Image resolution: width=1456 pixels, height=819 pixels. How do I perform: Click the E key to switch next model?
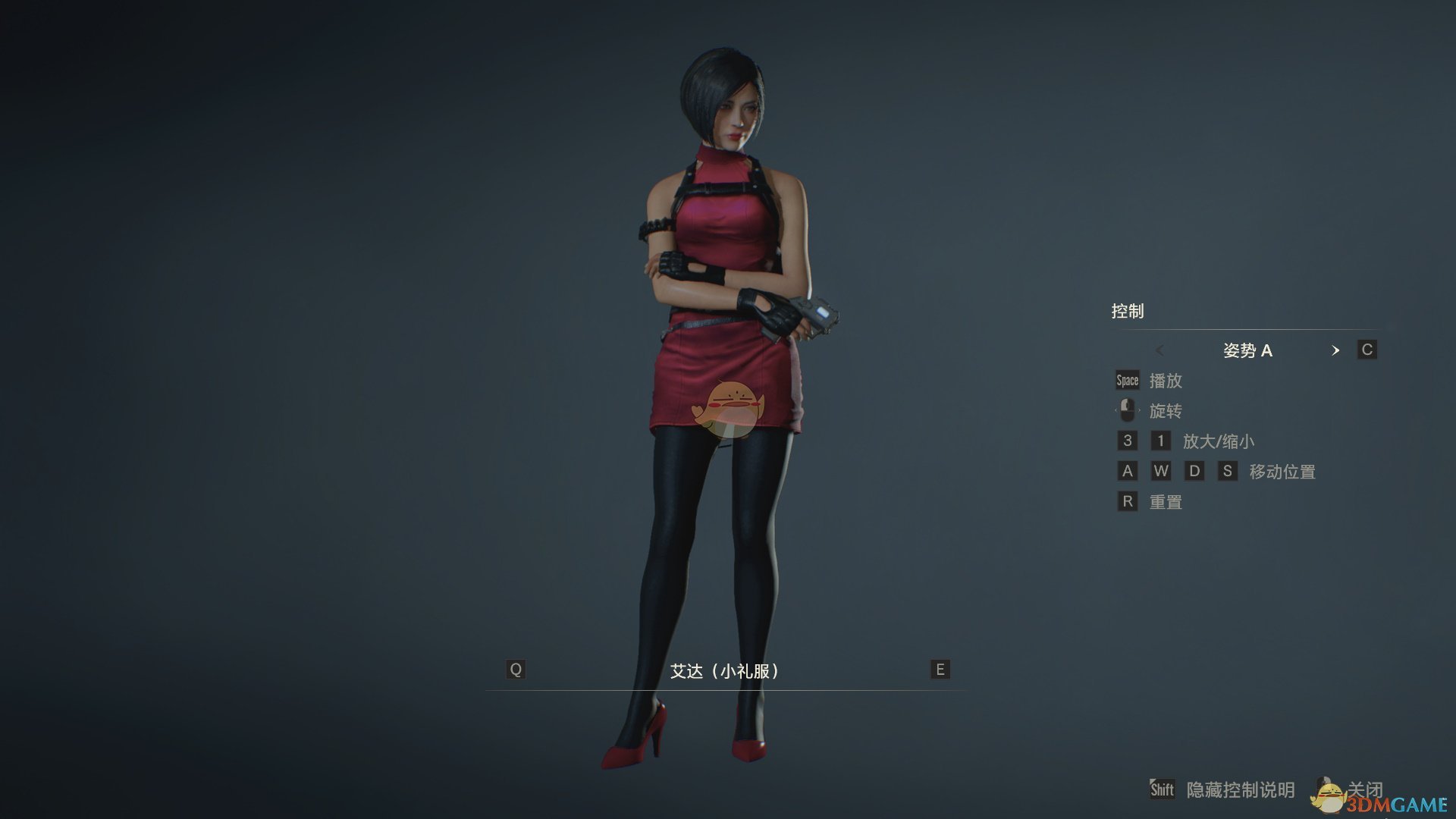(x=939, y=670)
